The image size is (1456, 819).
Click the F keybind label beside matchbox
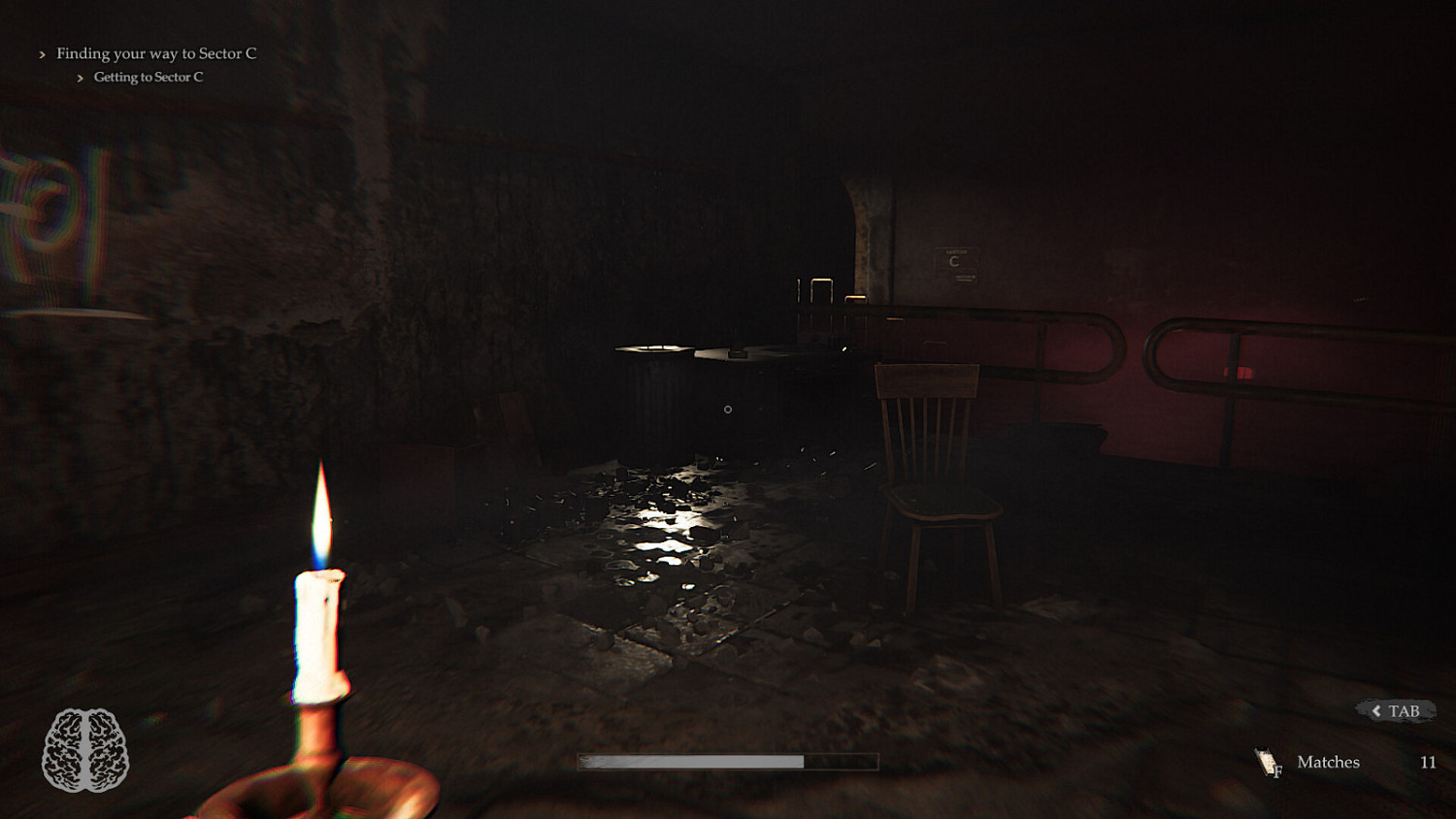1279,770
